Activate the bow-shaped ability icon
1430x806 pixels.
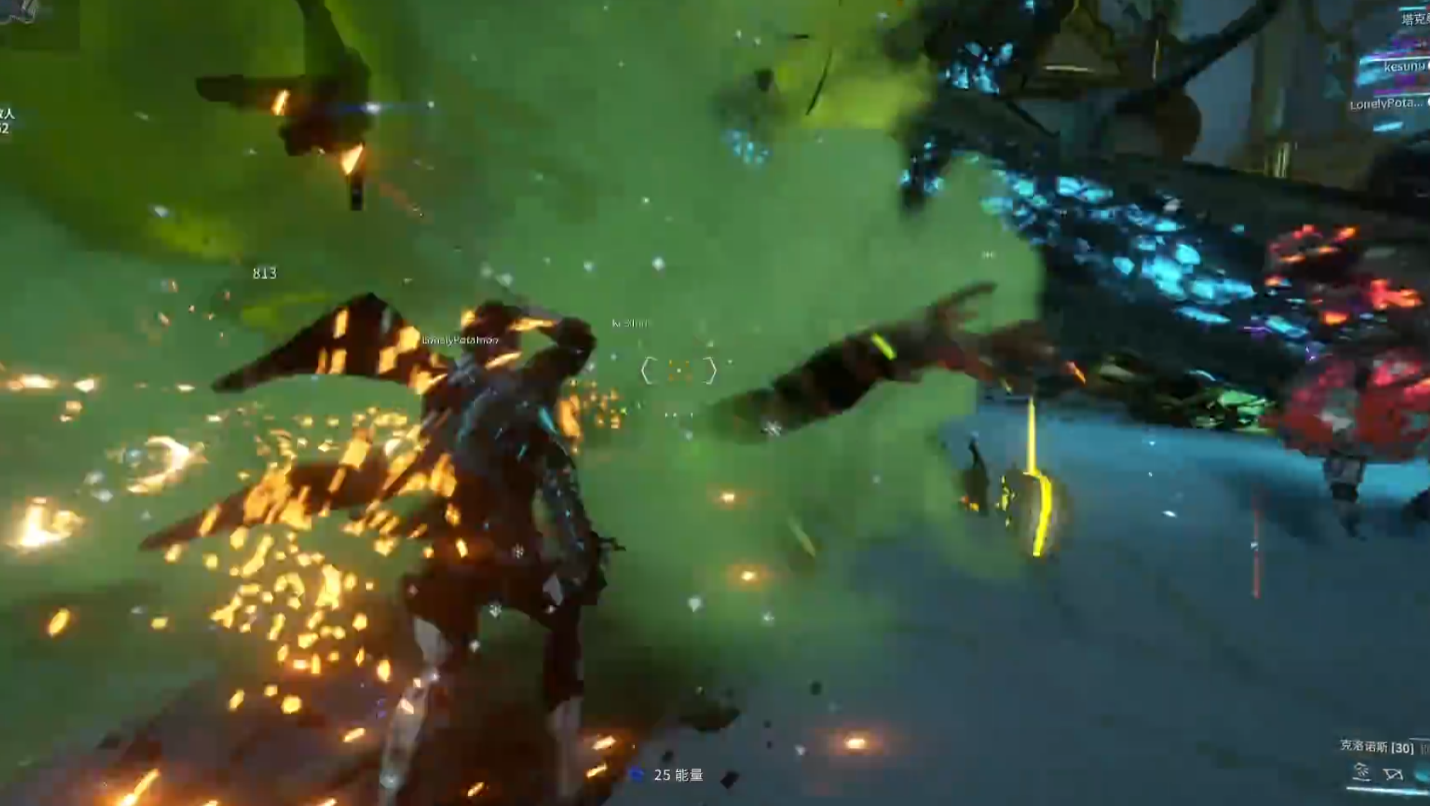[x=1393, y=773]
